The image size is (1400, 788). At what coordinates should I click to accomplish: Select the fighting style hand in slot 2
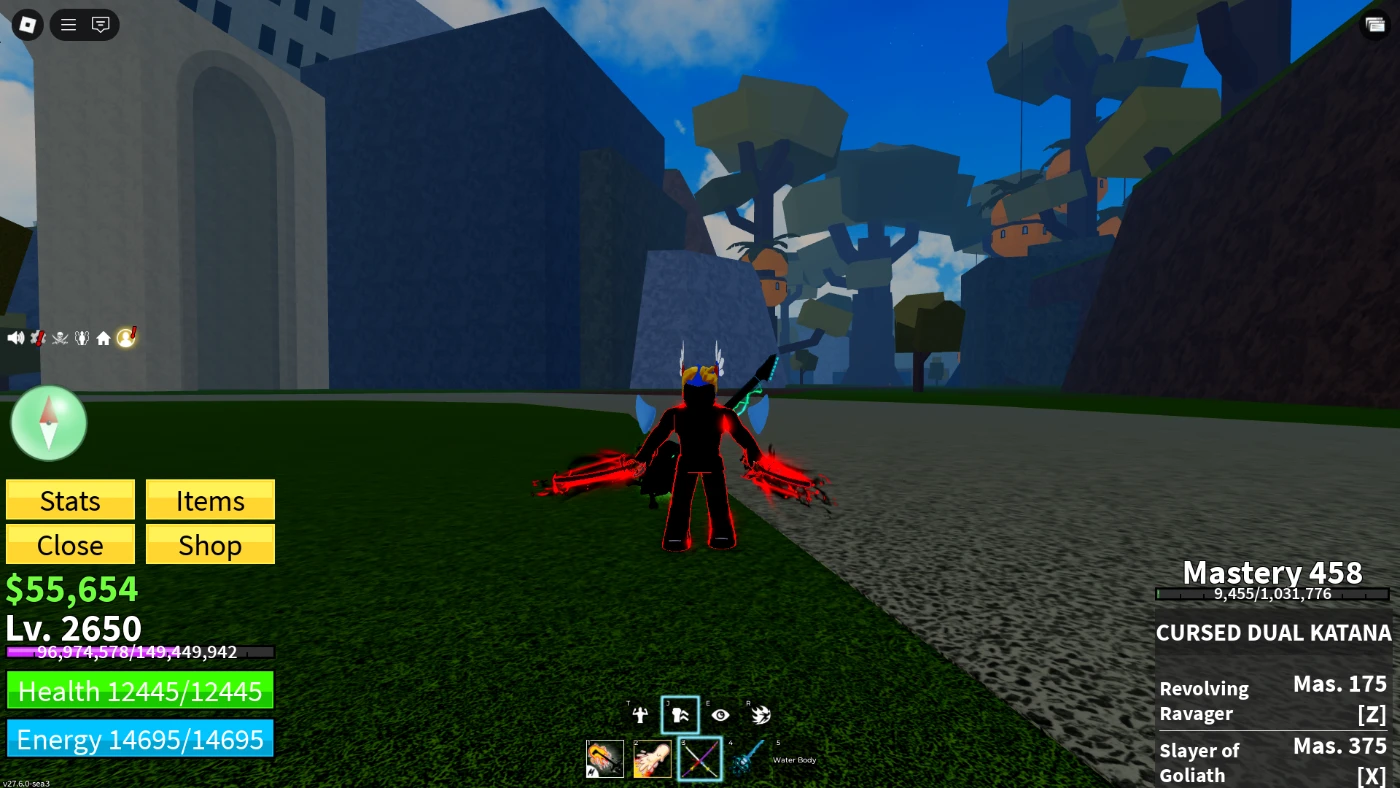(x=652, y=758)
